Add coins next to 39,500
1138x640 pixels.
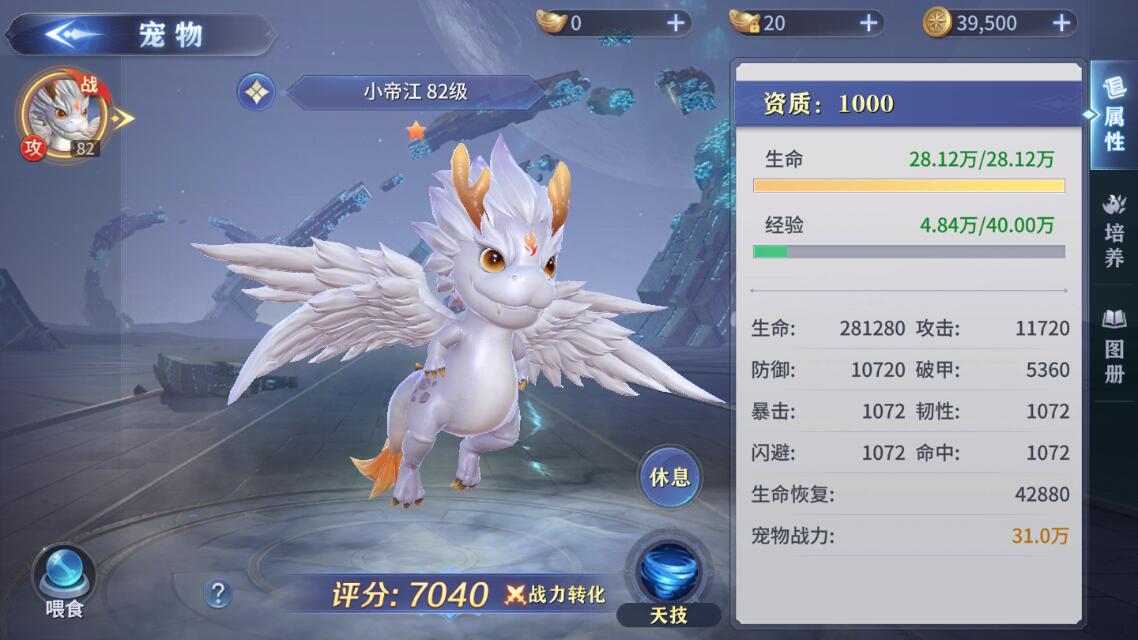[x=1062, y=23]
